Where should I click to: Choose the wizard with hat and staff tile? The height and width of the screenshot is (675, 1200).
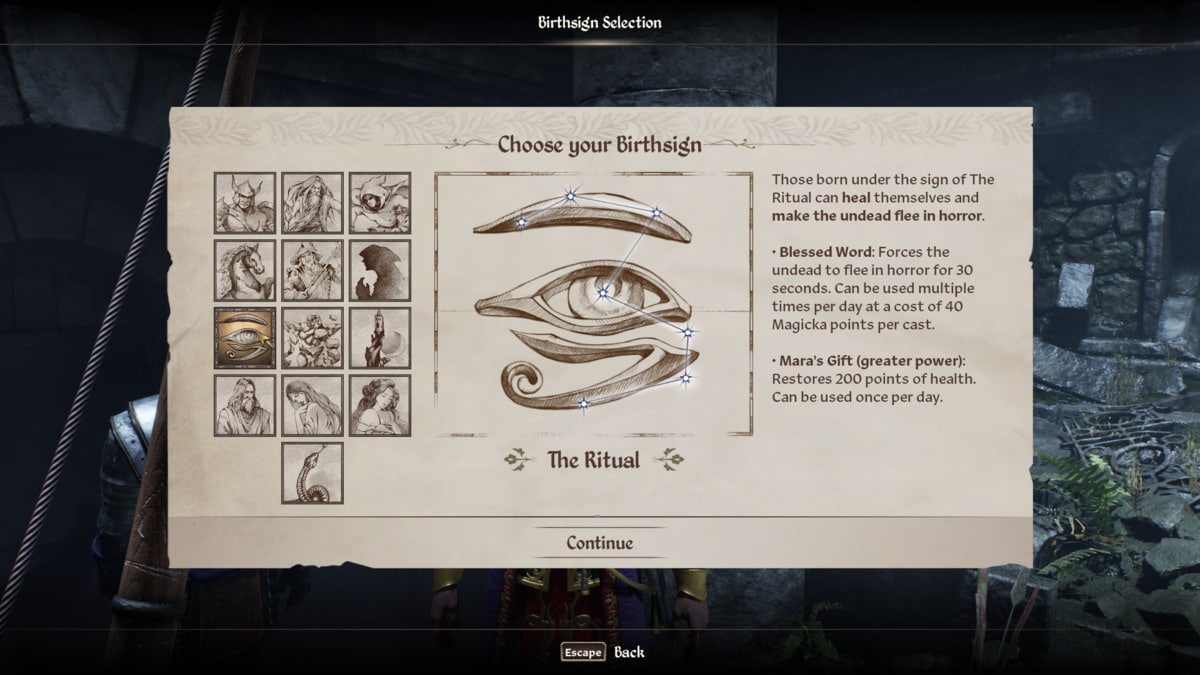tap(312, 270)
